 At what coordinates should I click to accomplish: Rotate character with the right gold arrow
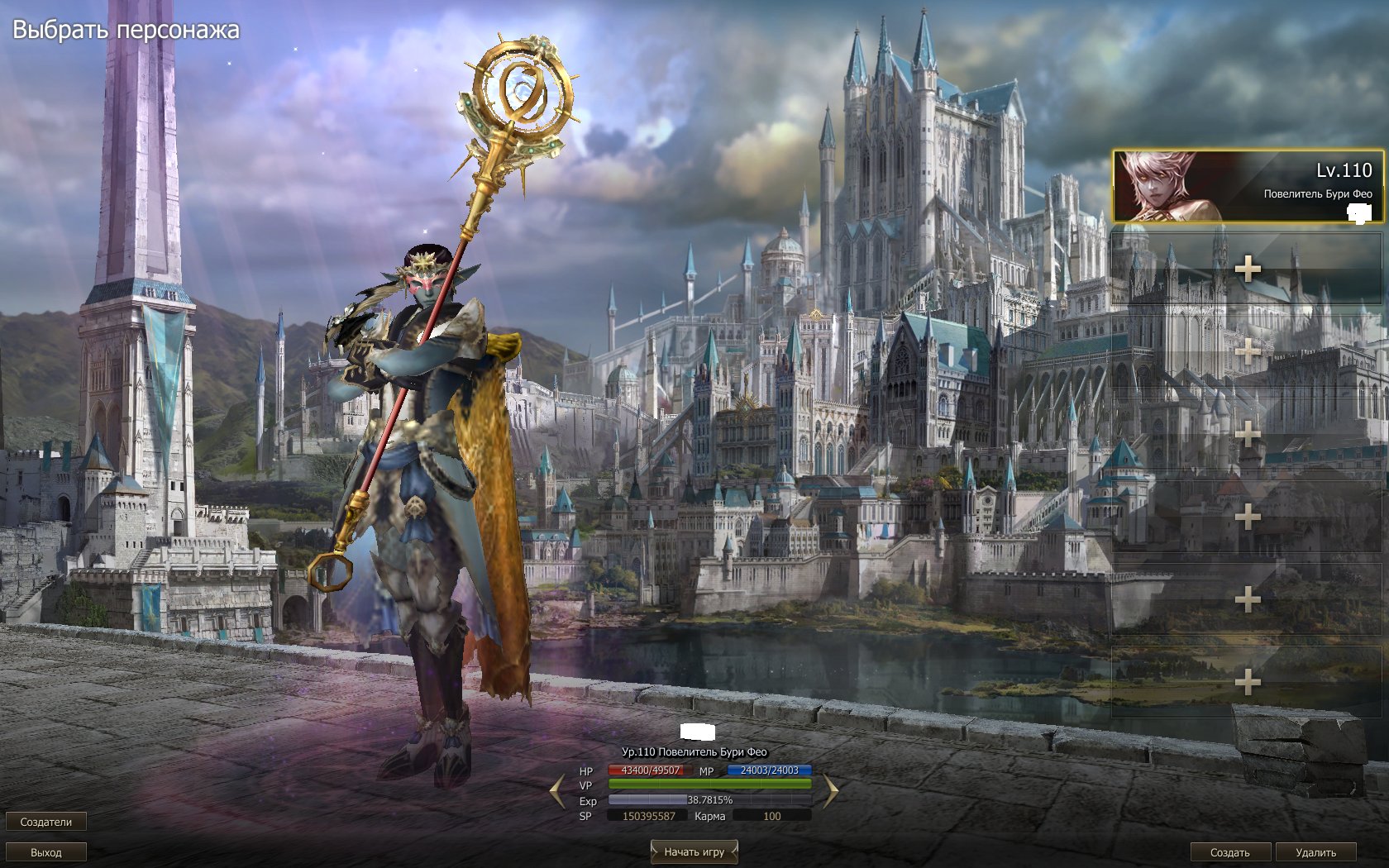coord(830,792)
